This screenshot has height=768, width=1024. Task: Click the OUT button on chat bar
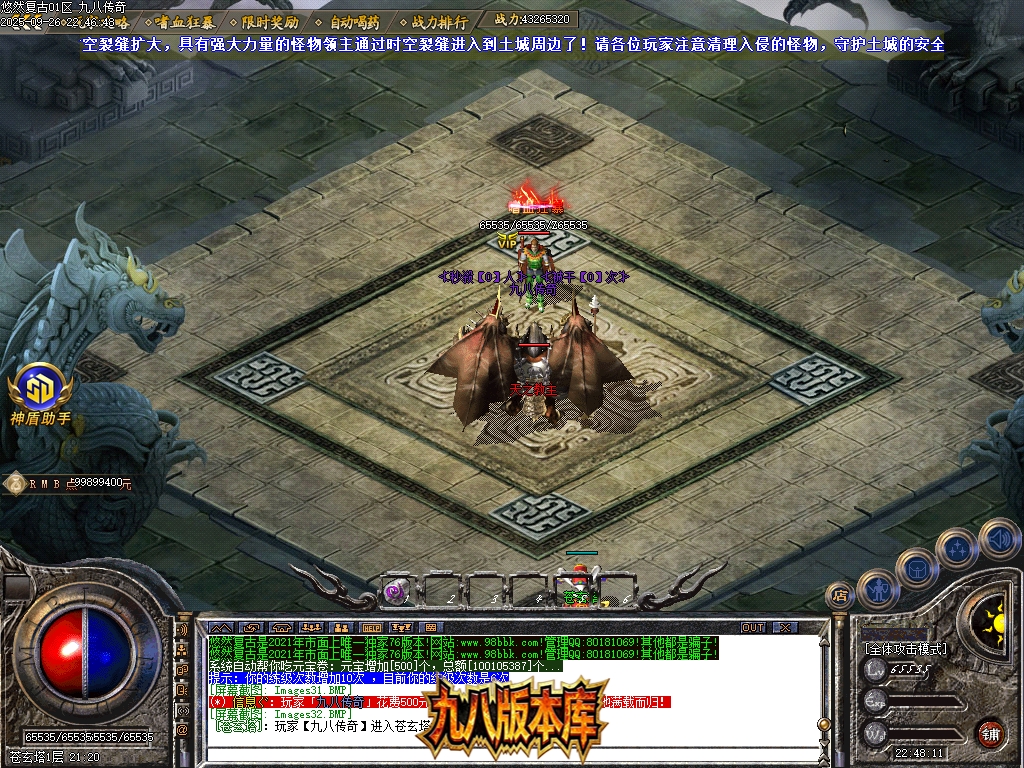click(x=753, y=627)
